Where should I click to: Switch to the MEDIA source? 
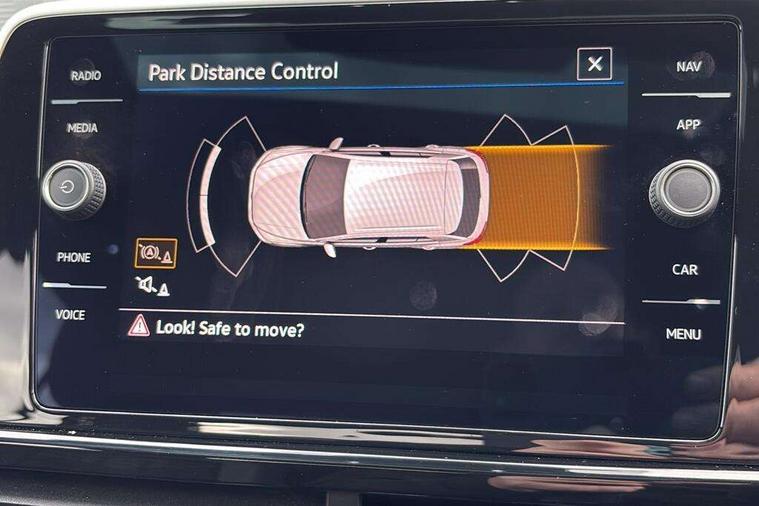(82, 128)
